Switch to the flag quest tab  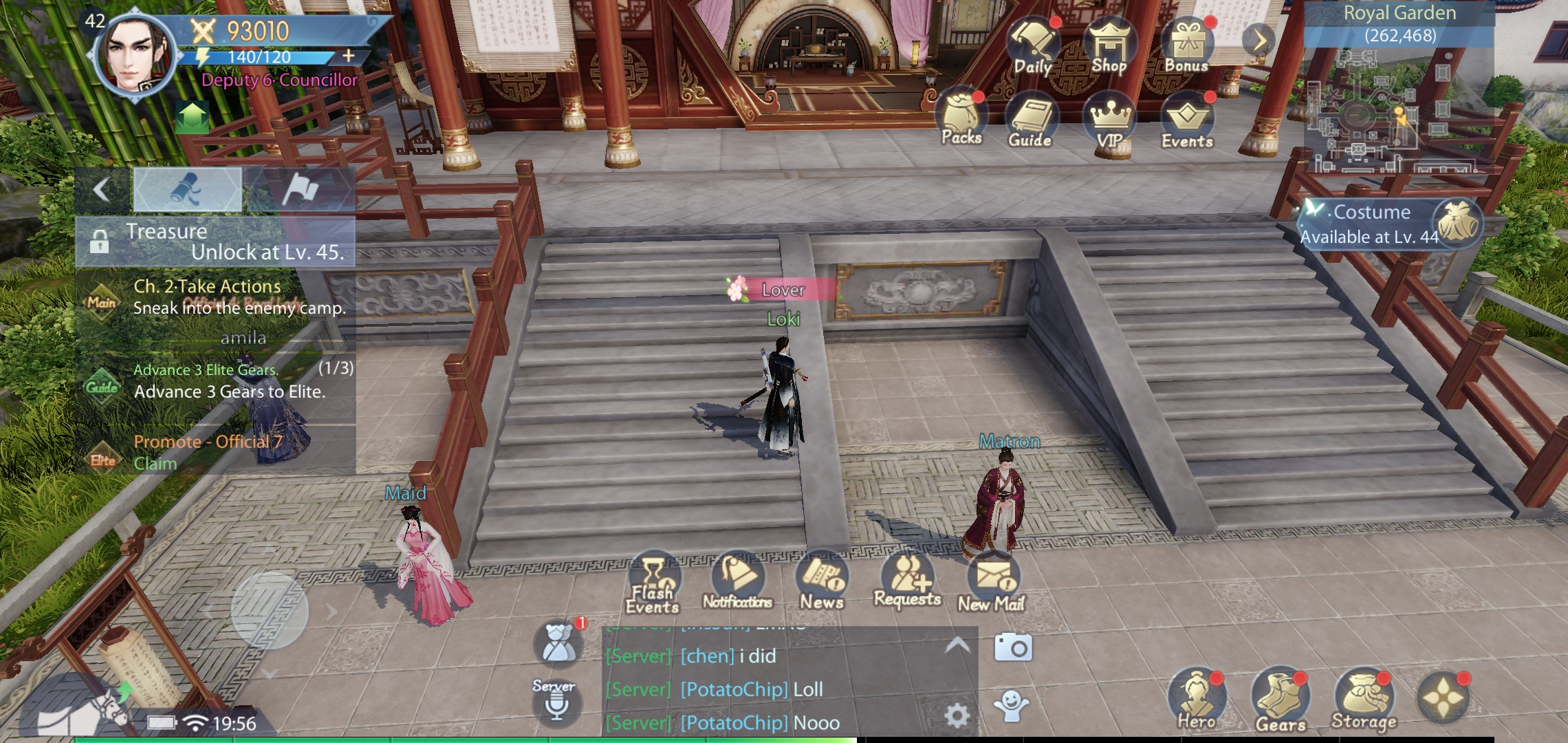click(301, 188)
